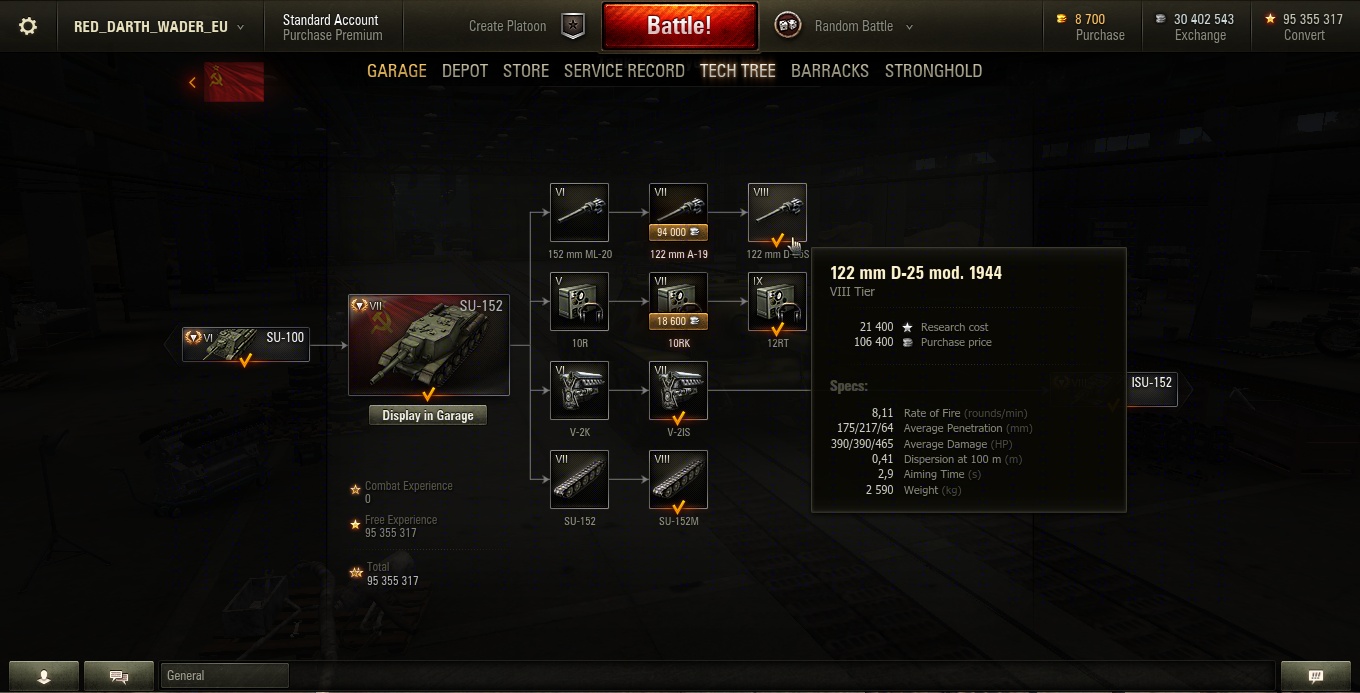Open the Barracks tab
Screen dimensions: 1360x693
pyautogui.click(x=830, y=71)
